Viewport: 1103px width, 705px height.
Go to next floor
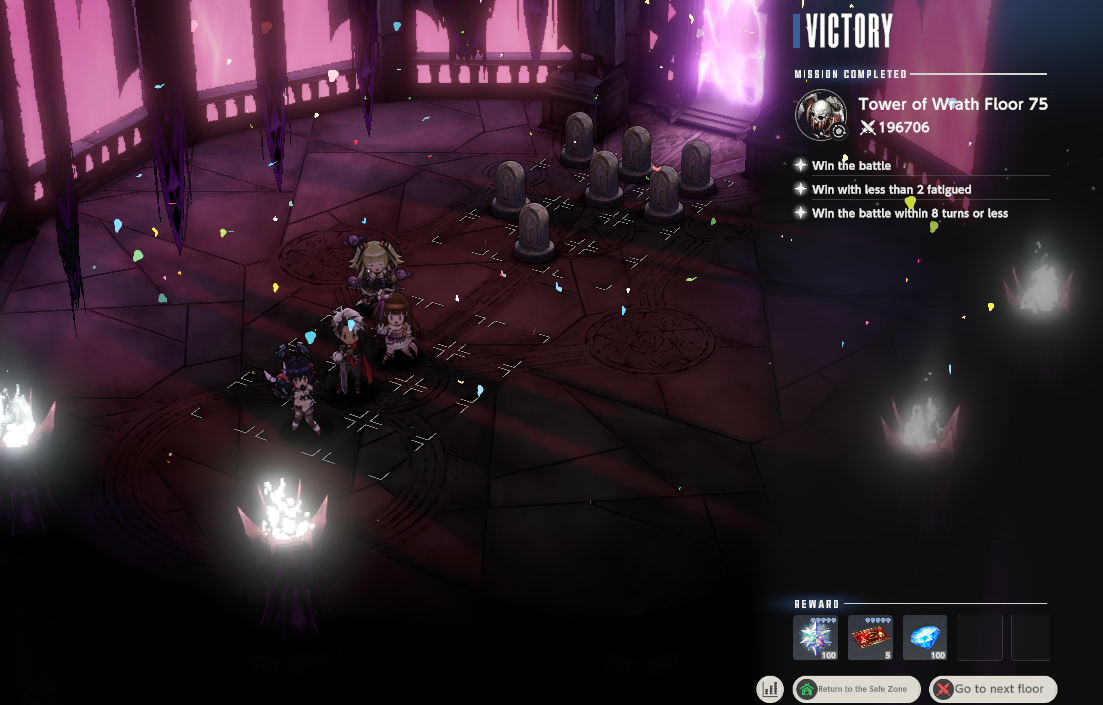tap(993, 689)
